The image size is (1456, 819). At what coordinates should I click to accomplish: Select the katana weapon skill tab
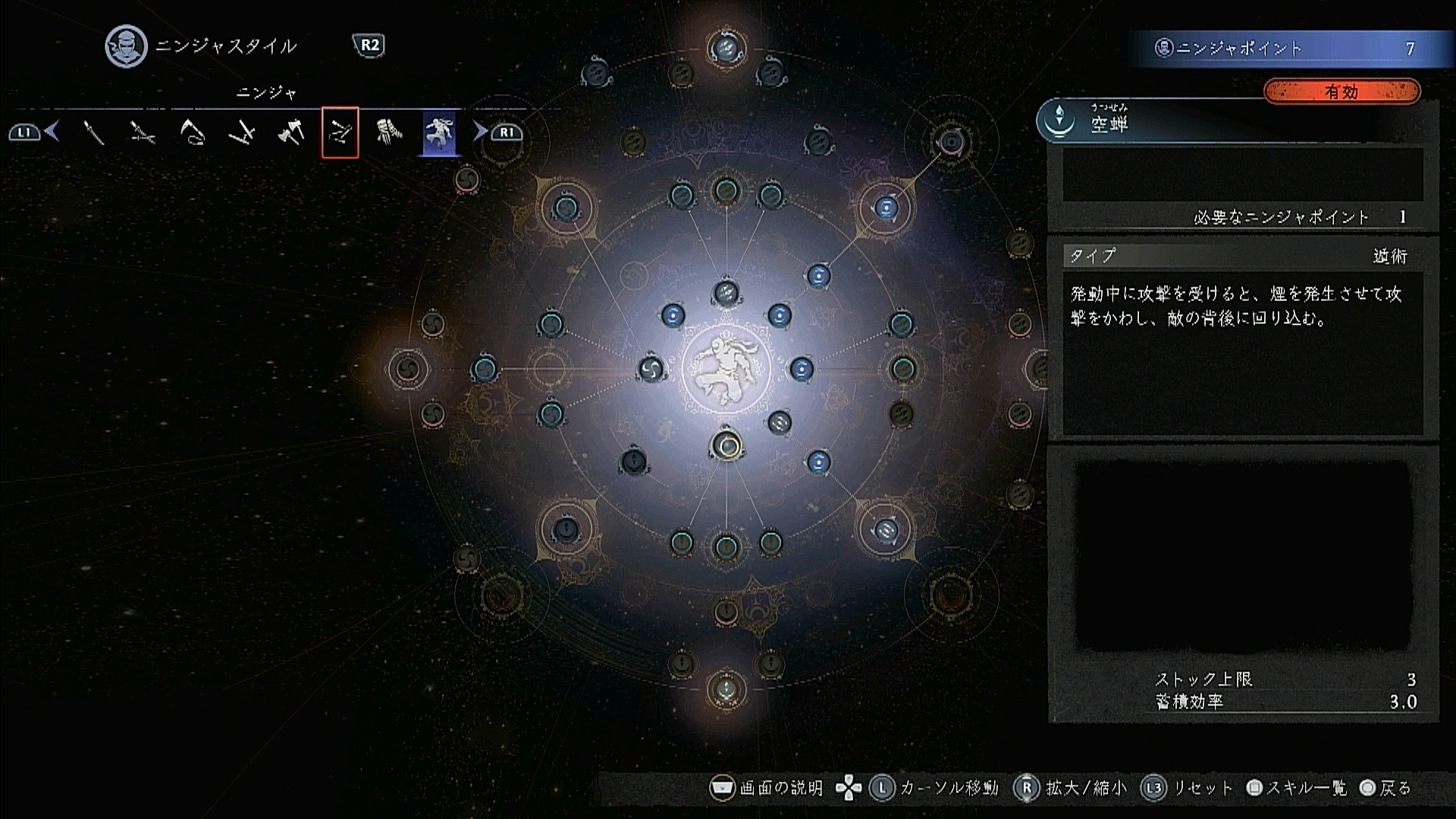(x=93, y=133)
